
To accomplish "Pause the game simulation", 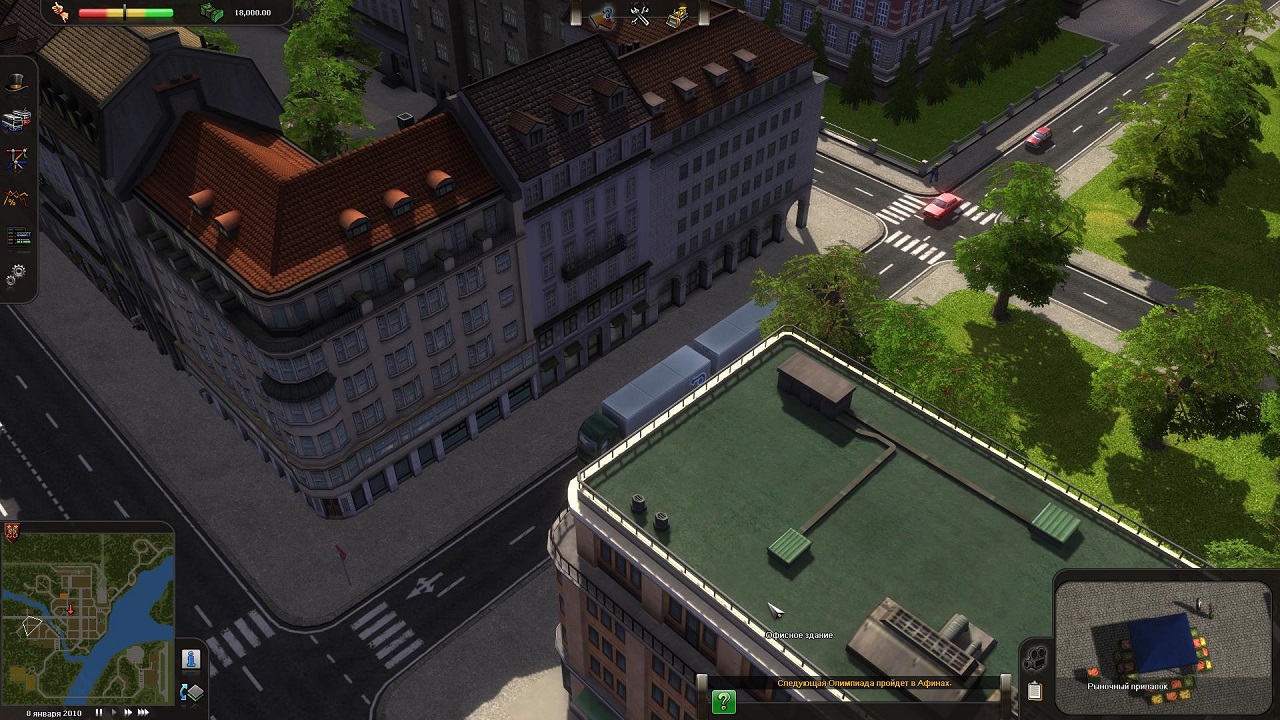I will click(x=98, y=713).
